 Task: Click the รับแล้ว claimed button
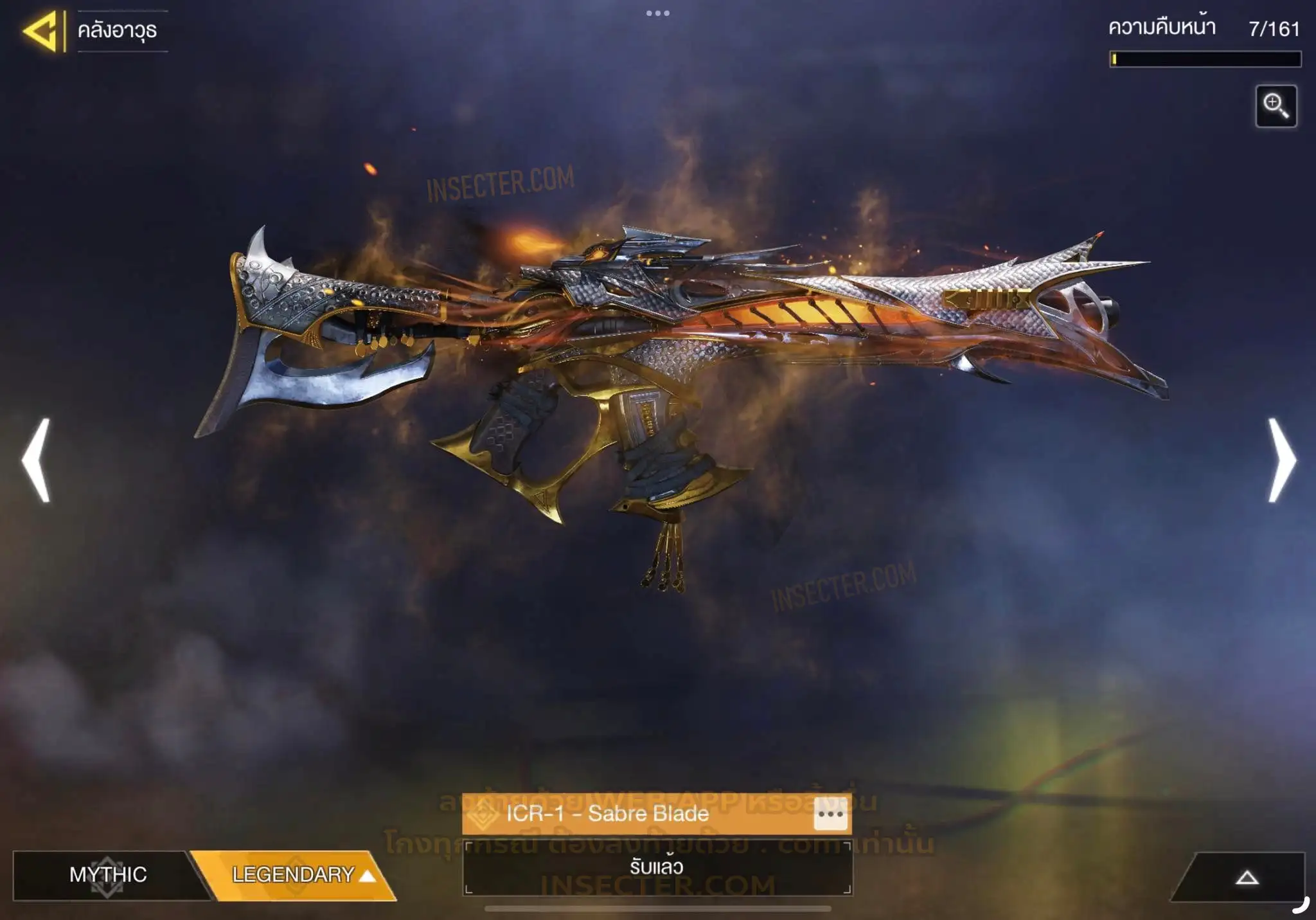[657, 867]
